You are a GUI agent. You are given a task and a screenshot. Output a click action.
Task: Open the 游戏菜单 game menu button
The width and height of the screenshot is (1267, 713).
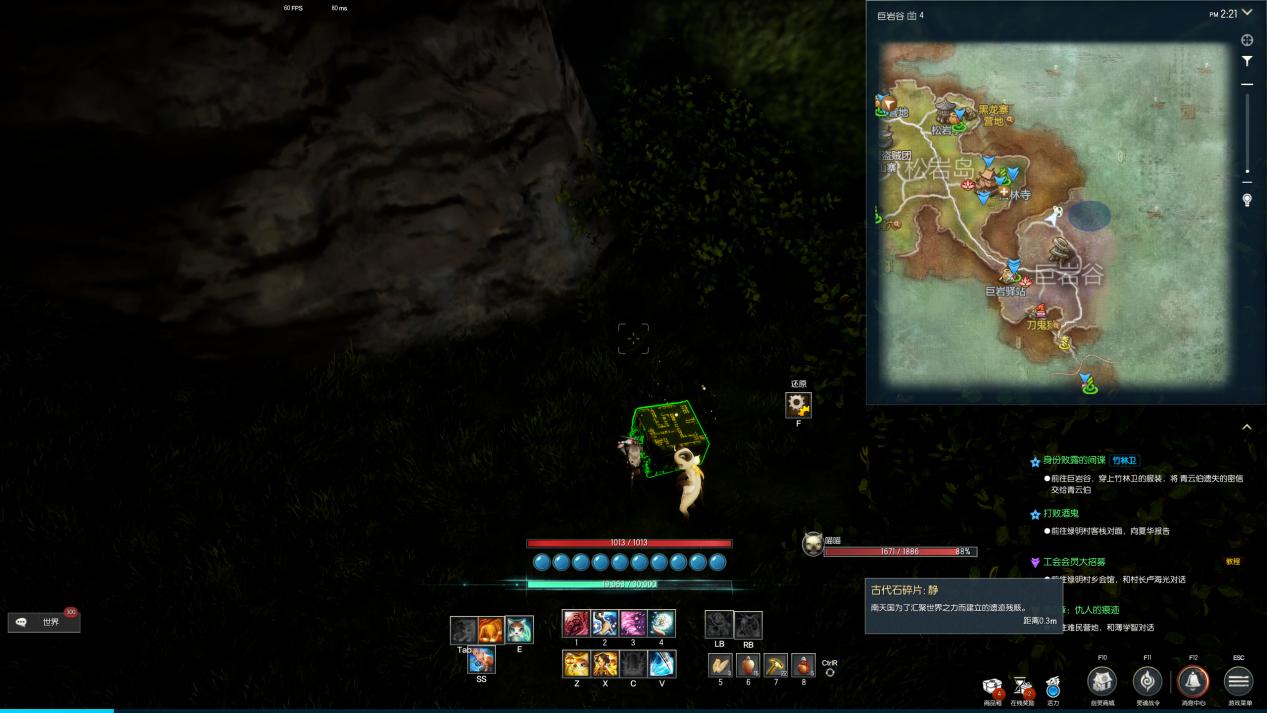(1238, 682)
